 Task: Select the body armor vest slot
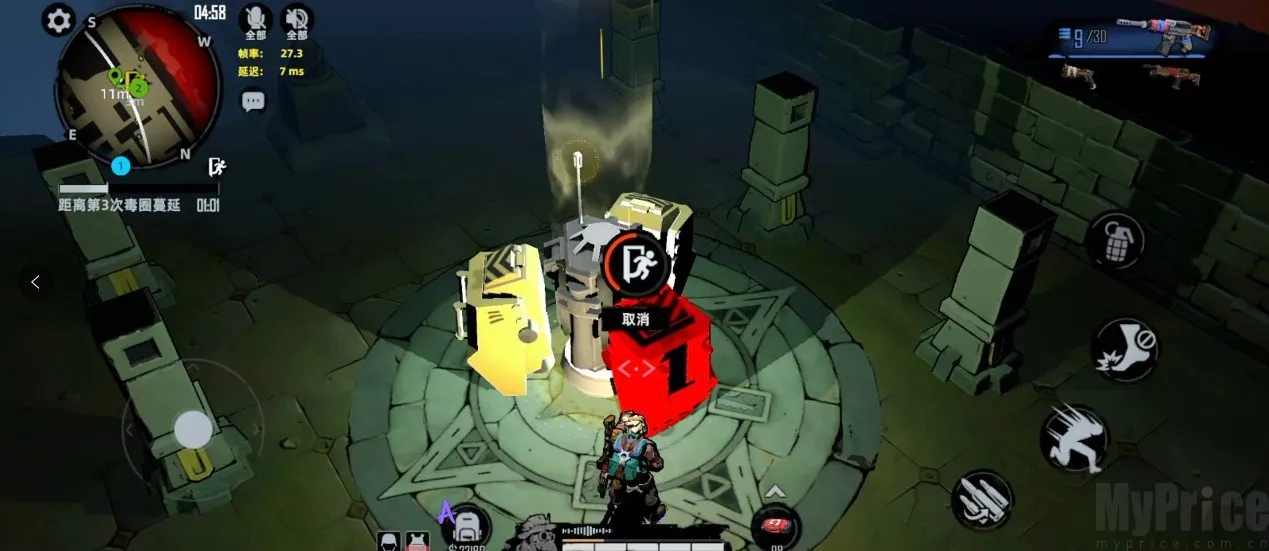[x=418, y=541]
